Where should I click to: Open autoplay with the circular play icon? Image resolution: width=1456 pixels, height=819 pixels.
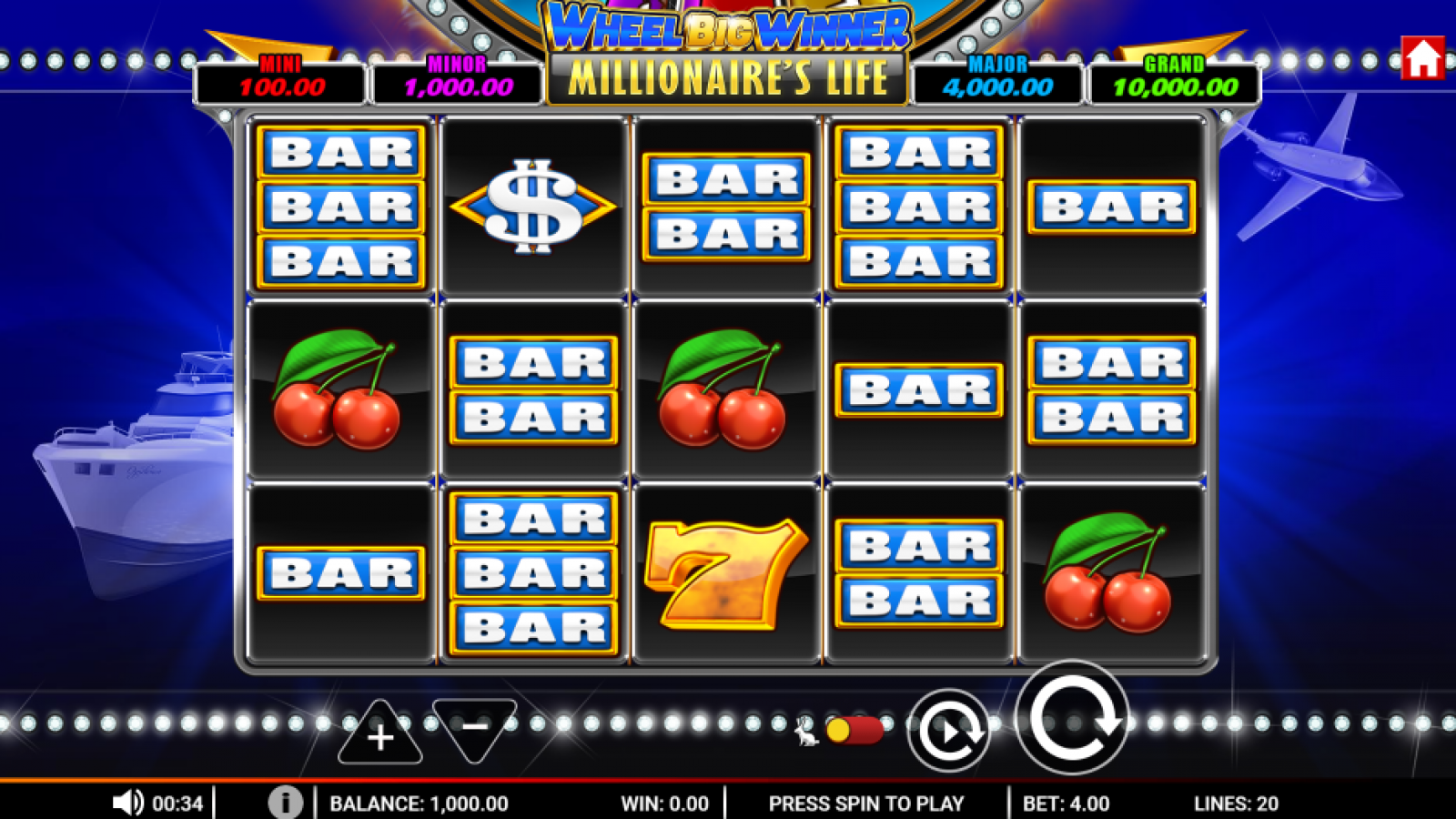coord(949,729)
